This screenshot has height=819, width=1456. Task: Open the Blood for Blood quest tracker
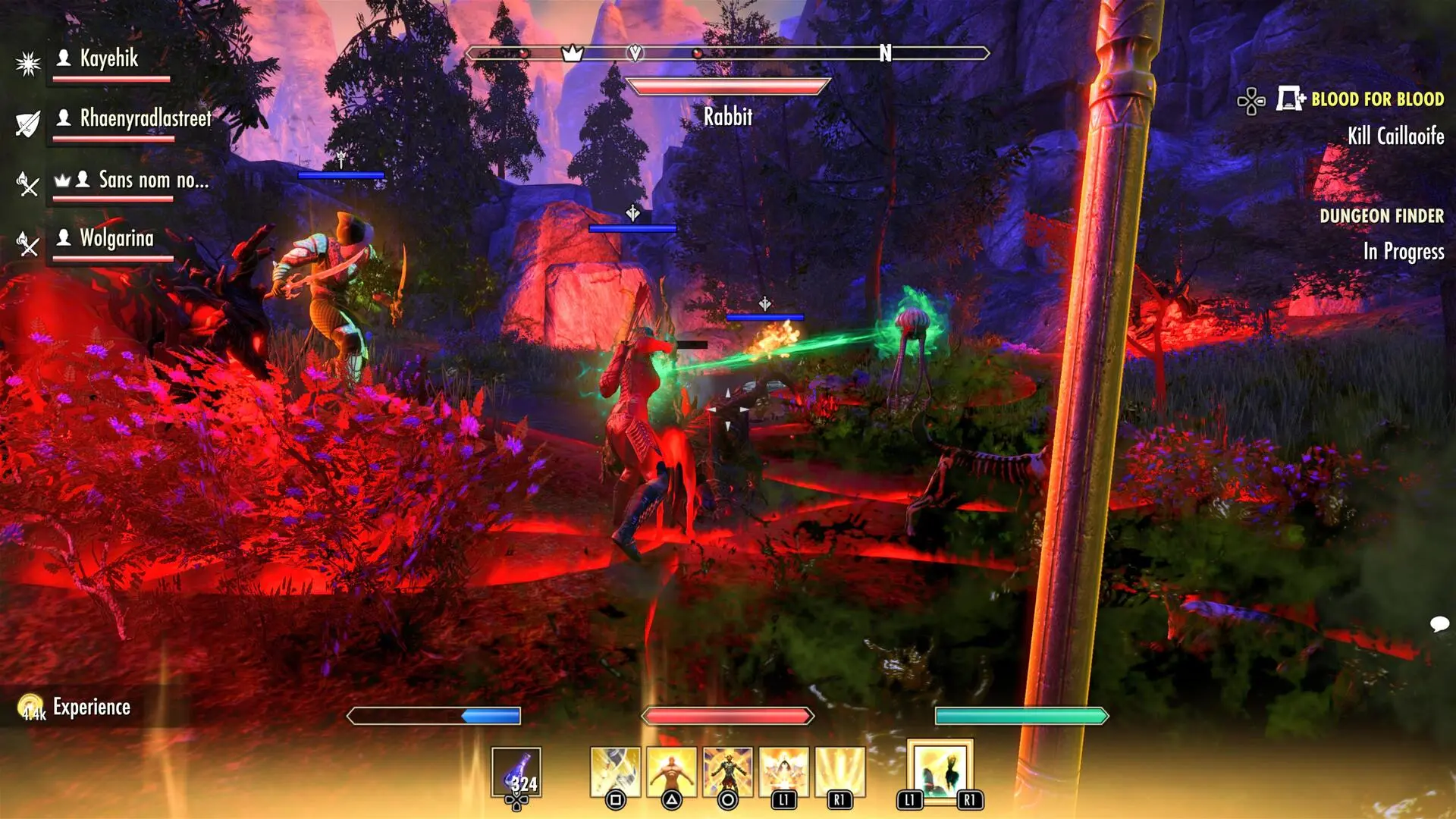click(x=1377, y=99)
